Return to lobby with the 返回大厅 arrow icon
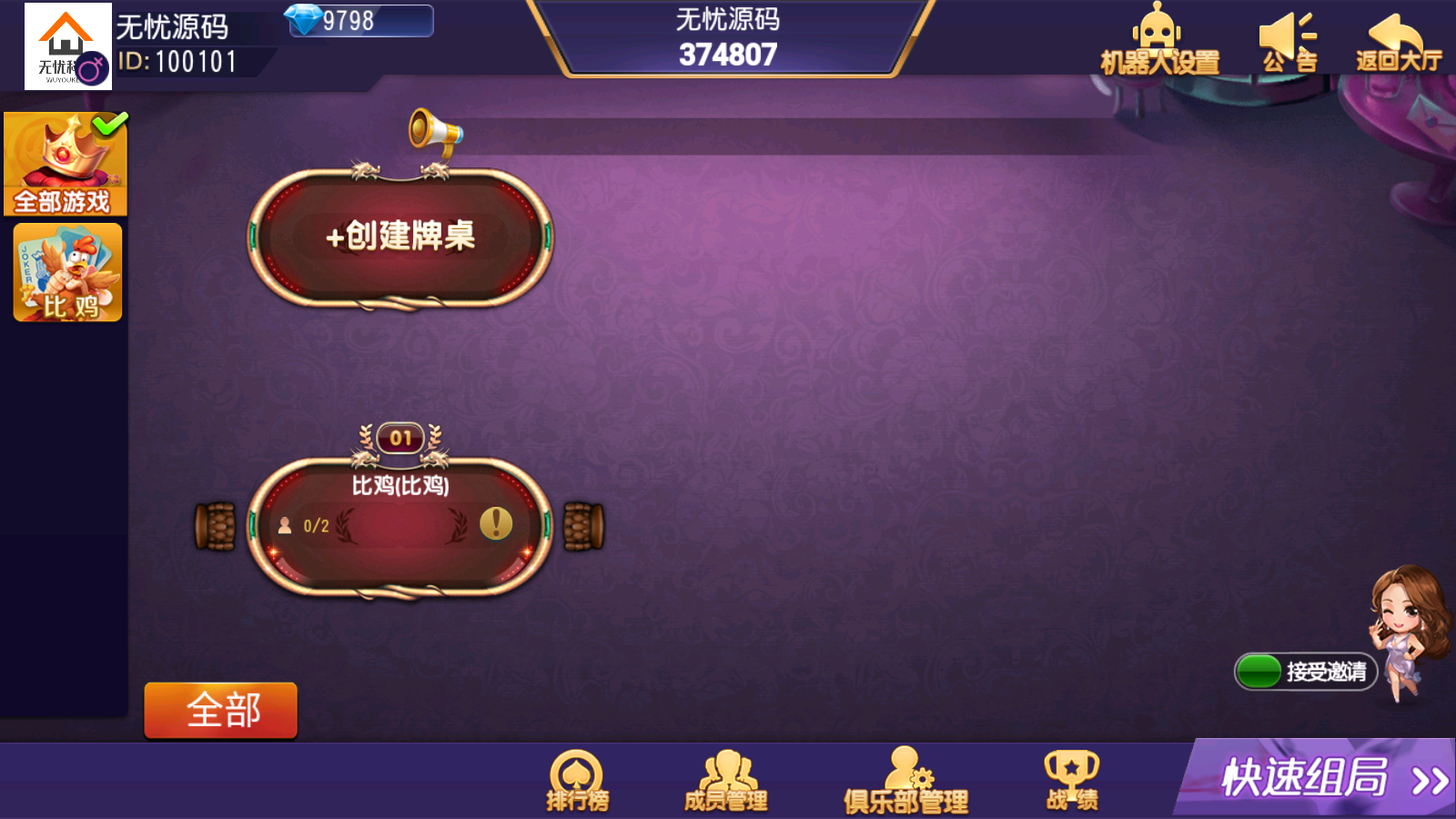The width and height of the screenshot is (1456, 819). click(1394, 32)
